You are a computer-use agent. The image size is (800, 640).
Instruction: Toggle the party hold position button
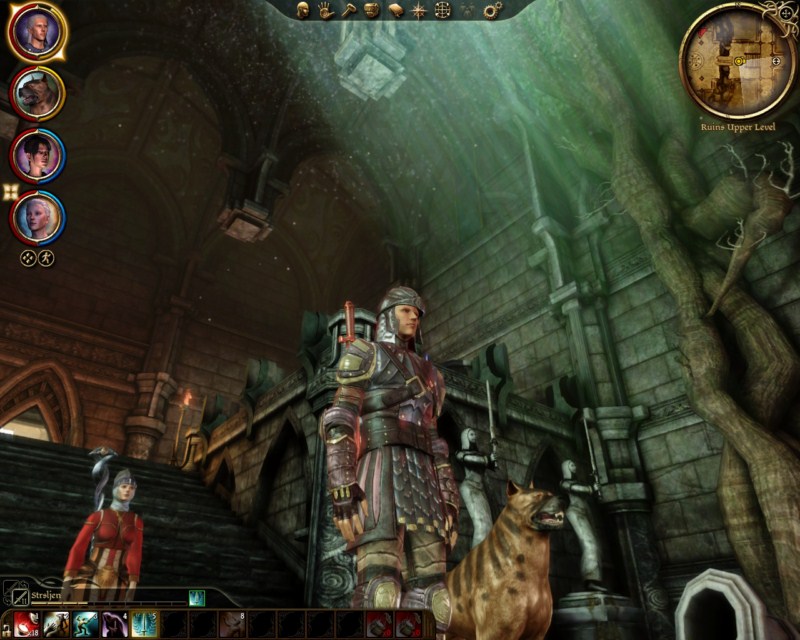[46, 258]
